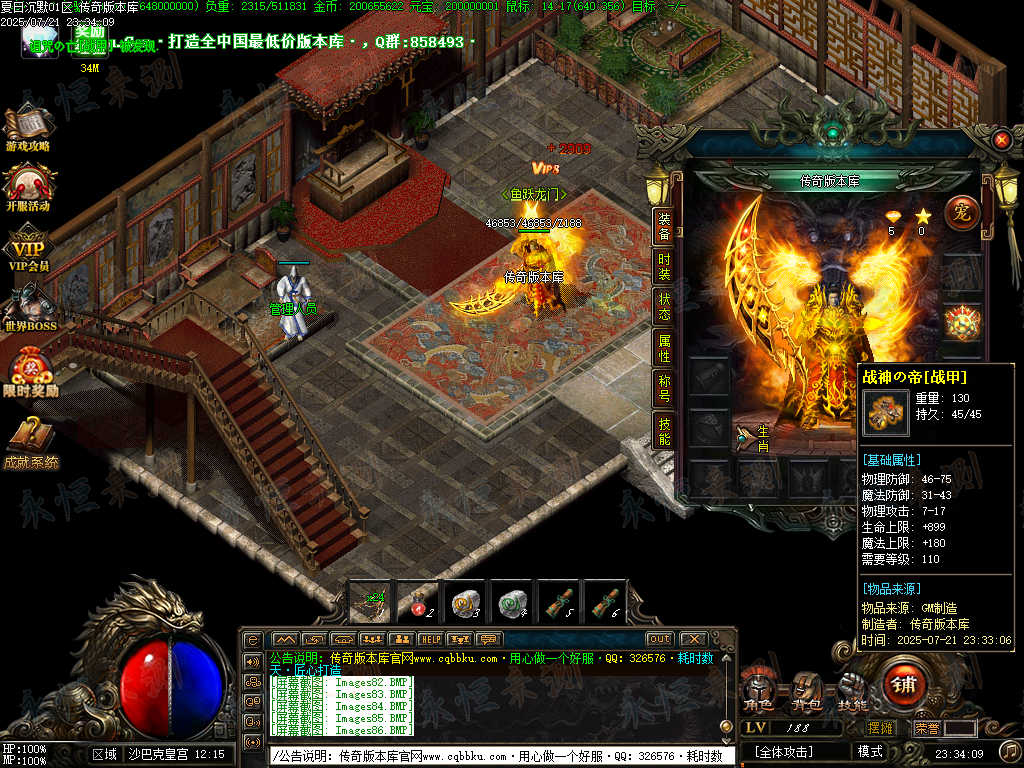The height and width of the screenshot is (768, 1024).
Task: Open the red 铺 shop button
Action: click(904, 685)
